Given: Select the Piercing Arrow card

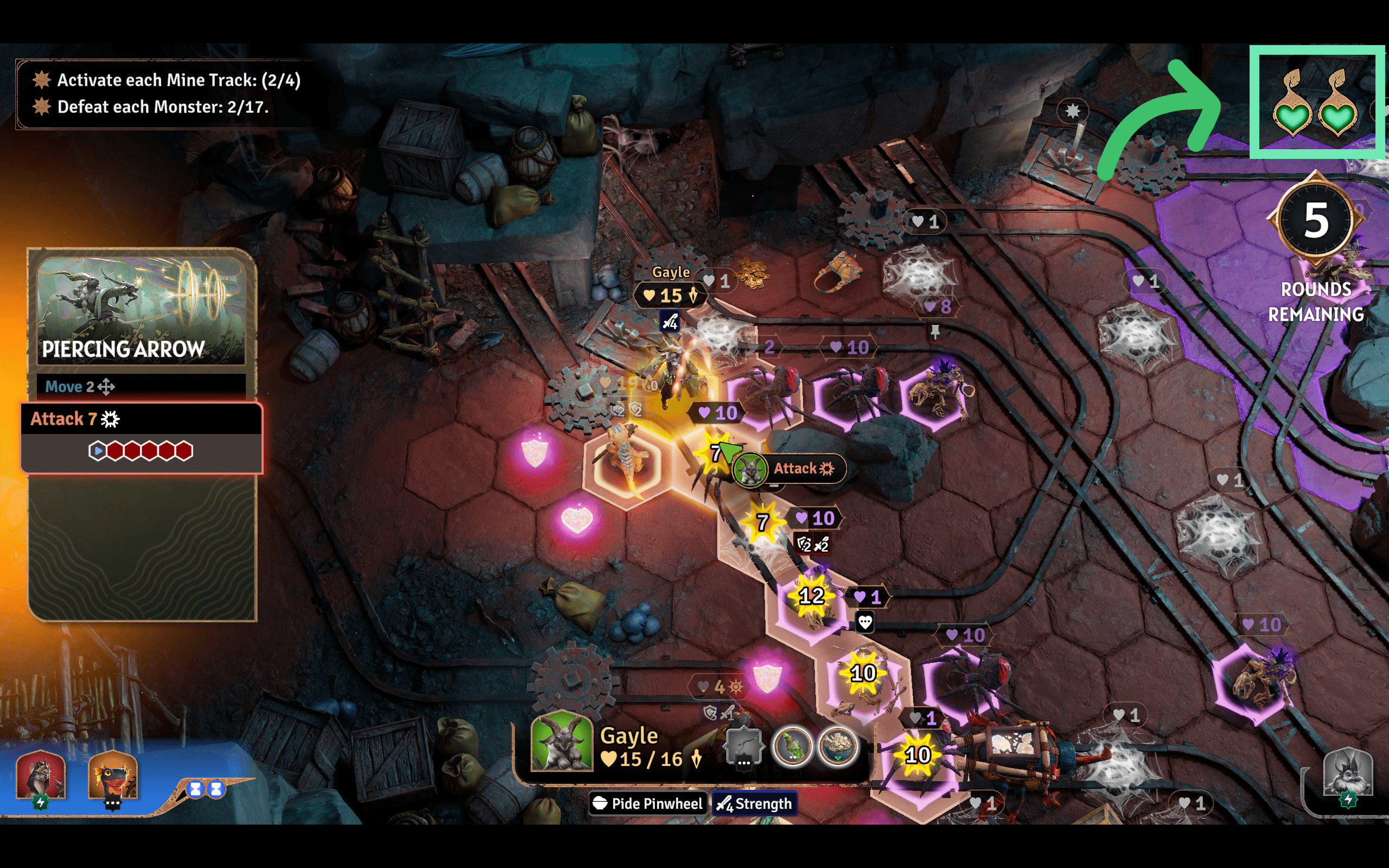Looking at the screenshot, I should coord(141,310).
